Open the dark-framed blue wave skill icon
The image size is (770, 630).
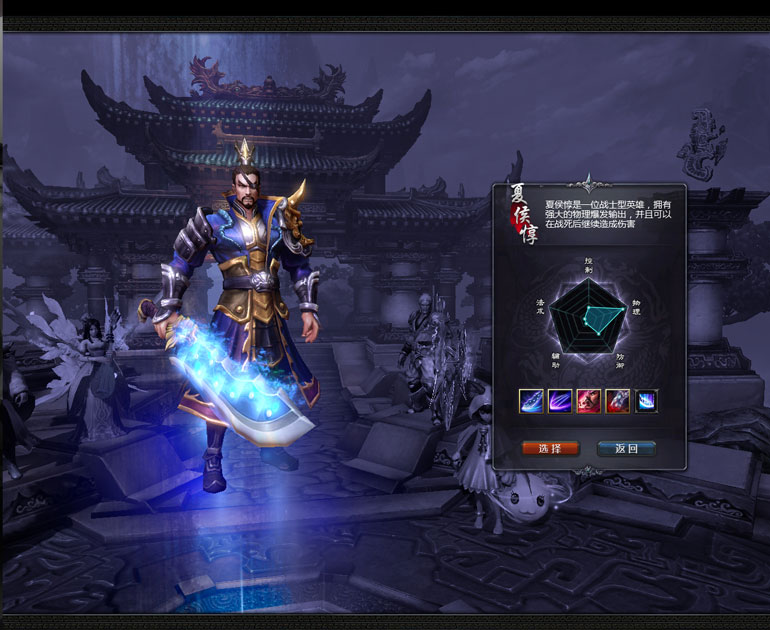(646, 401)
